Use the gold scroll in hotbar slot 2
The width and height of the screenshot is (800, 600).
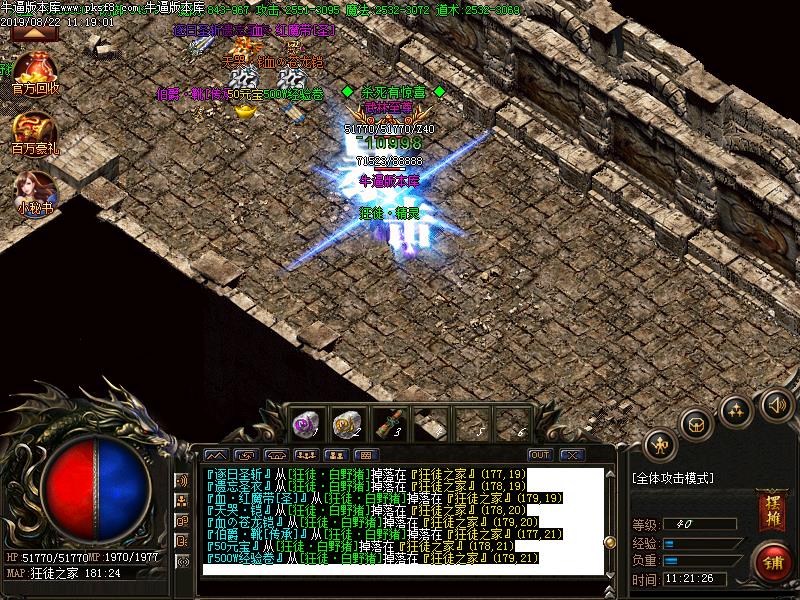coord(347,424)
